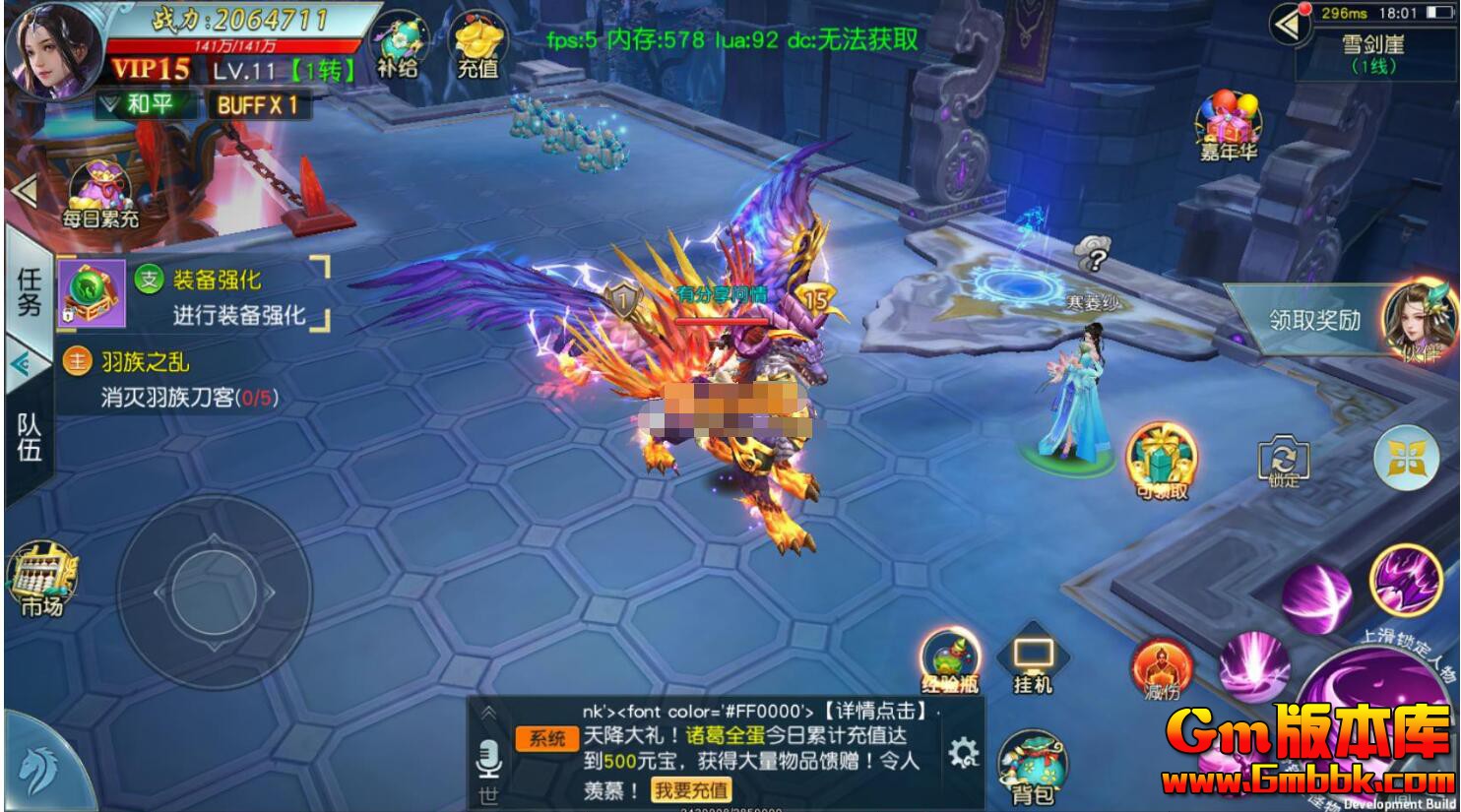Enable 挂机 auto-battle mode
The height and width of the screenshot is (812, 1461).
pos(1029,655)
